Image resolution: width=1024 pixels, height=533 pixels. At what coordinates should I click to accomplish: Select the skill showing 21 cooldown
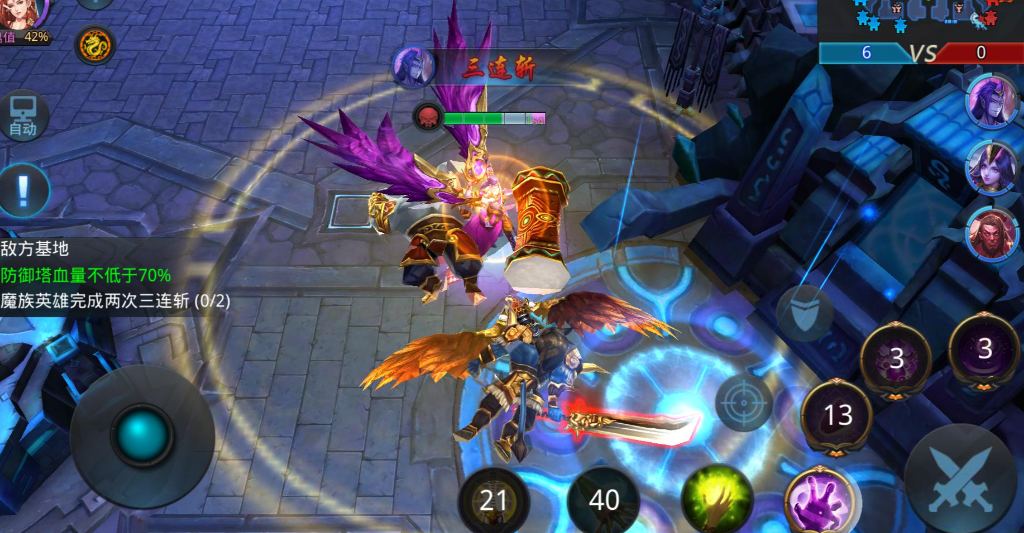(x=493, y=498)
